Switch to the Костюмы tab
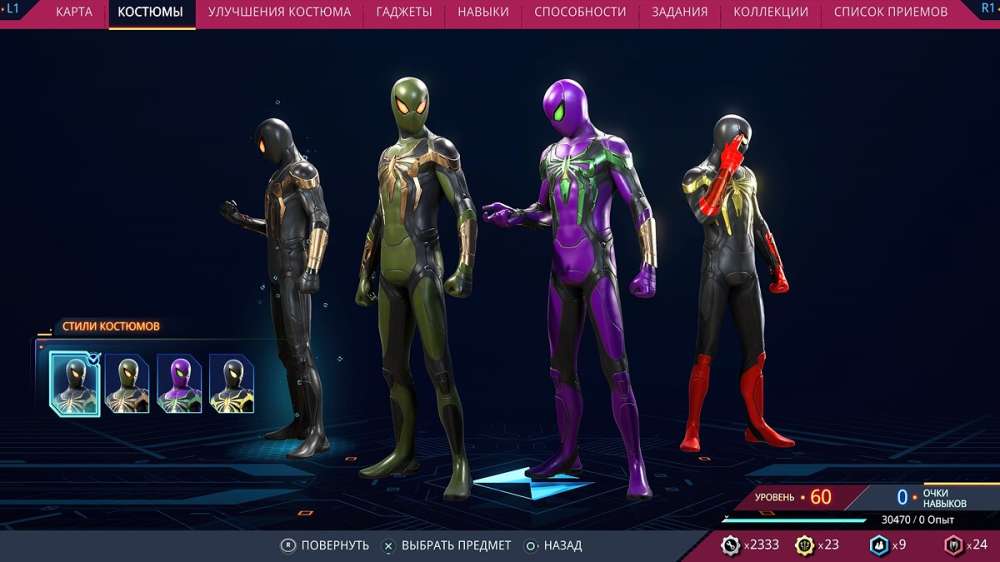 point(150,12)
